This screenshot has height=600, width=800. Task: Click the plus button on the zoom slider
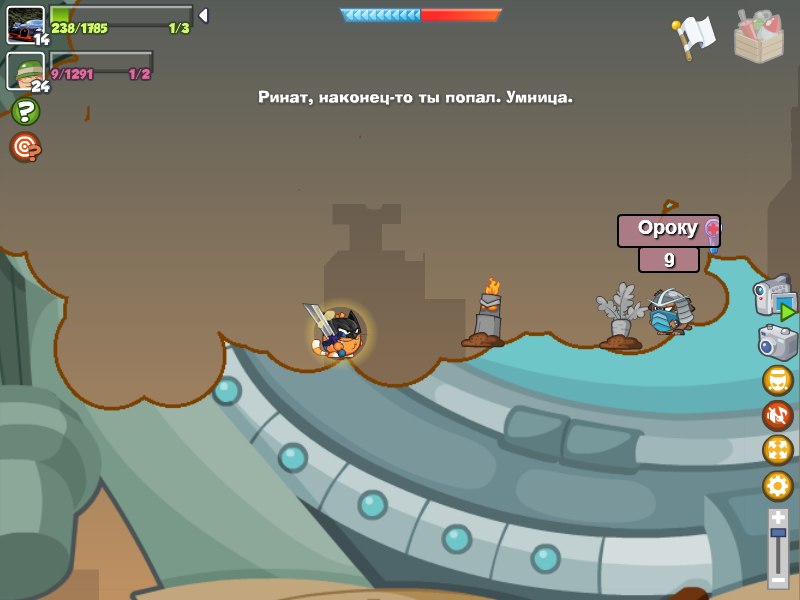pyautogui.click(x=778, y=517)
